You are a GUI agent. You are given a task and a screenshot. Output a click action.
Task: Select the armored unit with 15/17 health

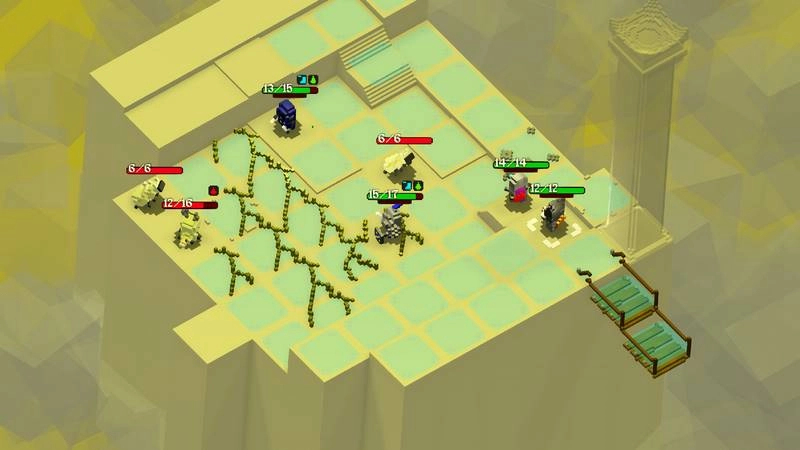coord(391,222)
